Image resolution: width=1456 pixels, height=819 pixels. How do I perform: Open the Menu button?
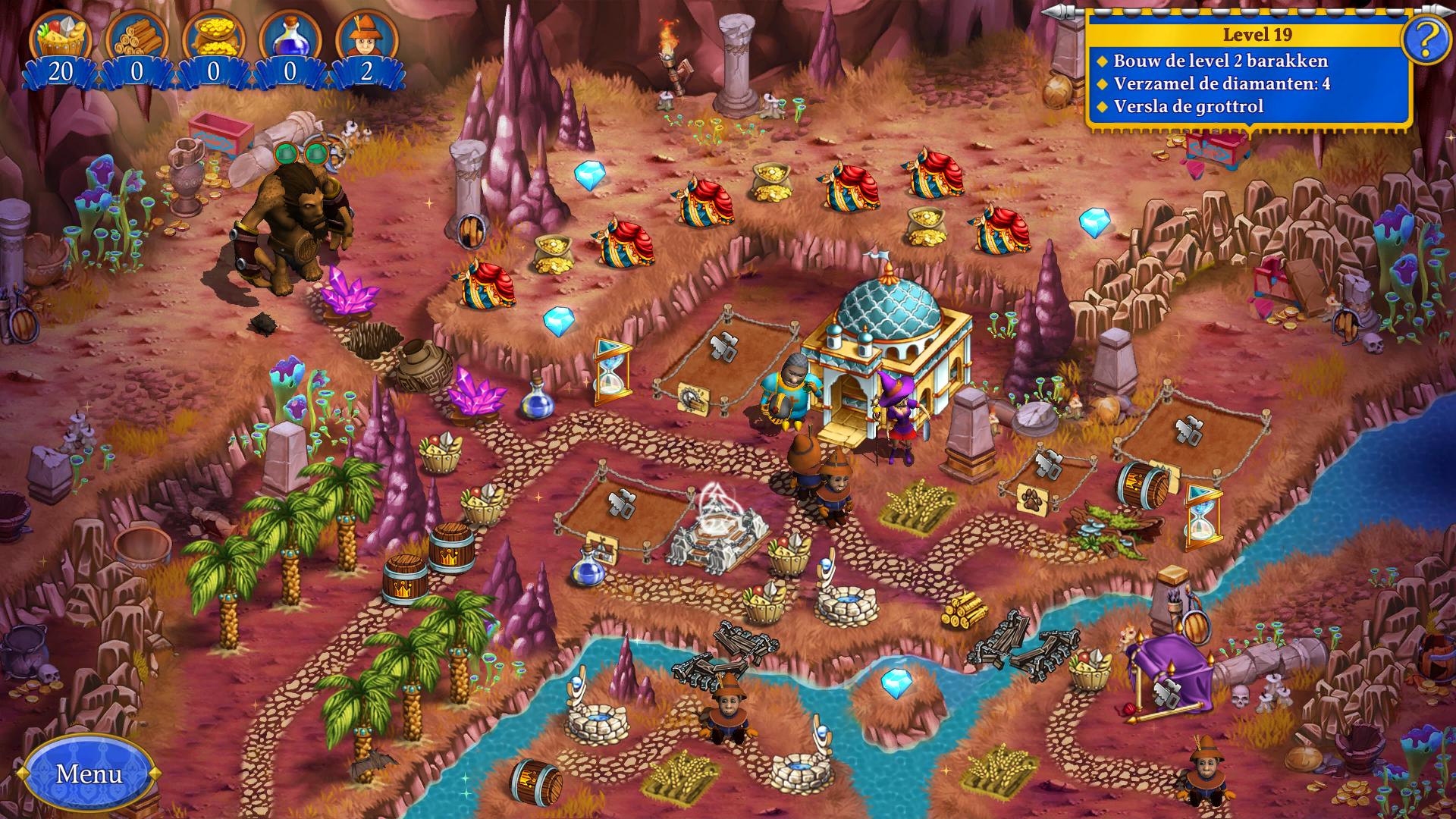tap(89, 773)
